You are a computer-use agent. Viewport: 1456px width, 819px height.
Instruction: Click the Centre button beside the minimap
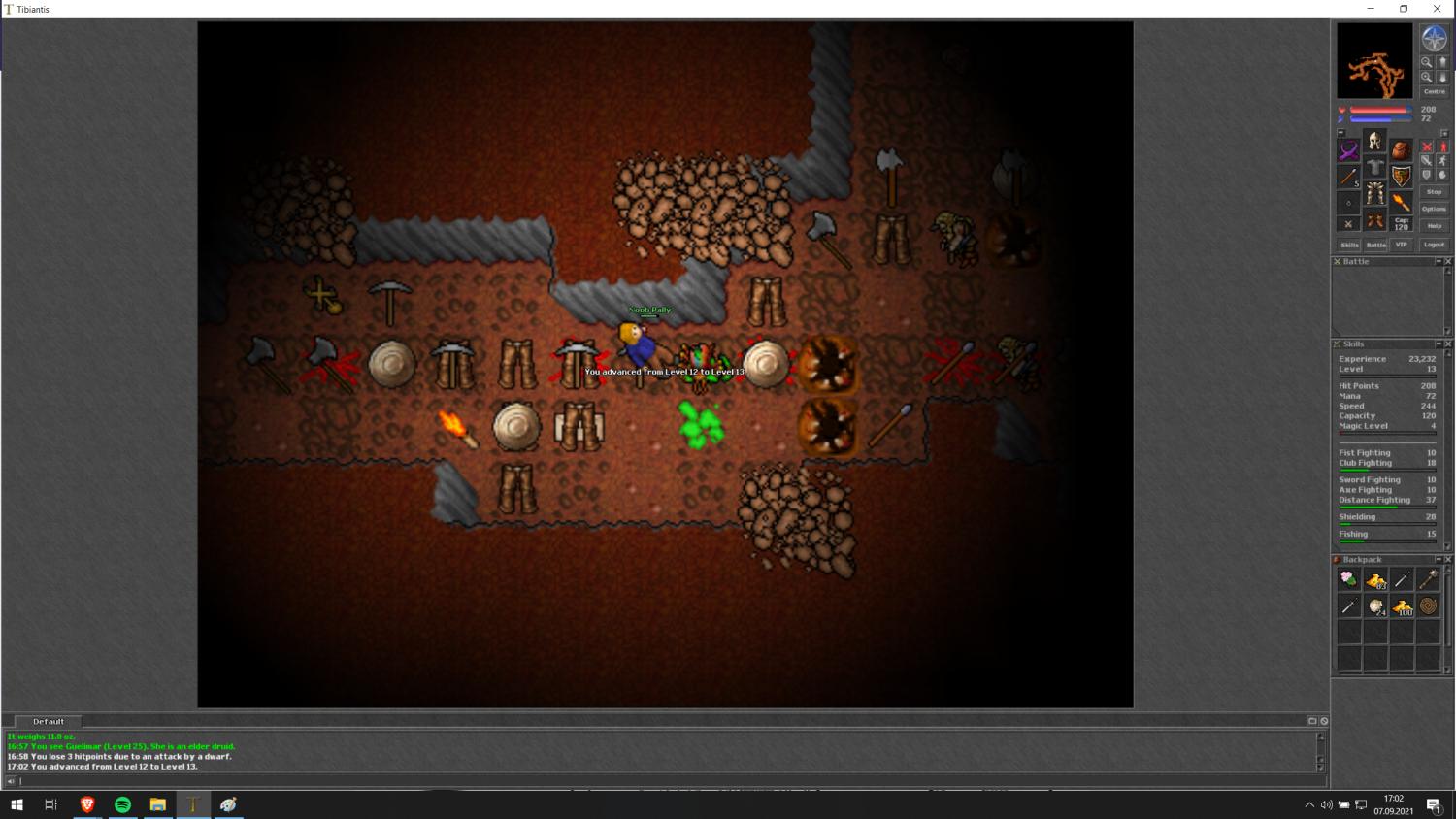tap(1434, 92)
